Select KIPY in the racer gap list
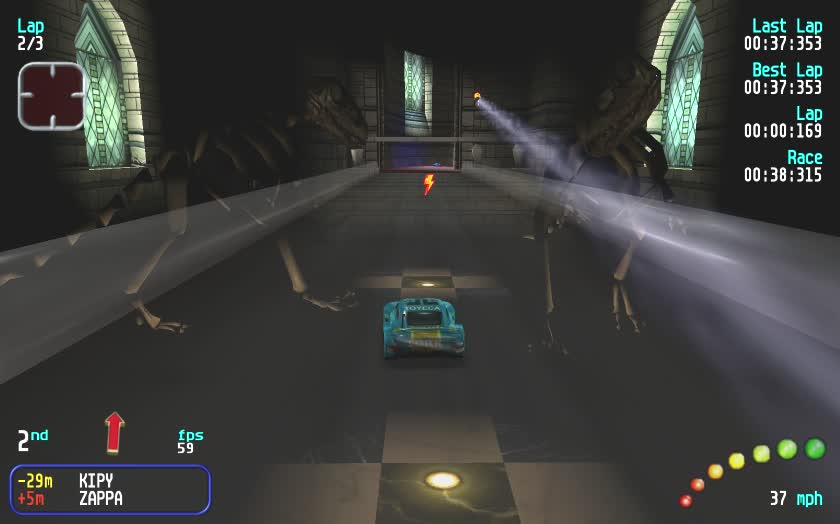Screen dimensions: 840x524 (96, 481)
